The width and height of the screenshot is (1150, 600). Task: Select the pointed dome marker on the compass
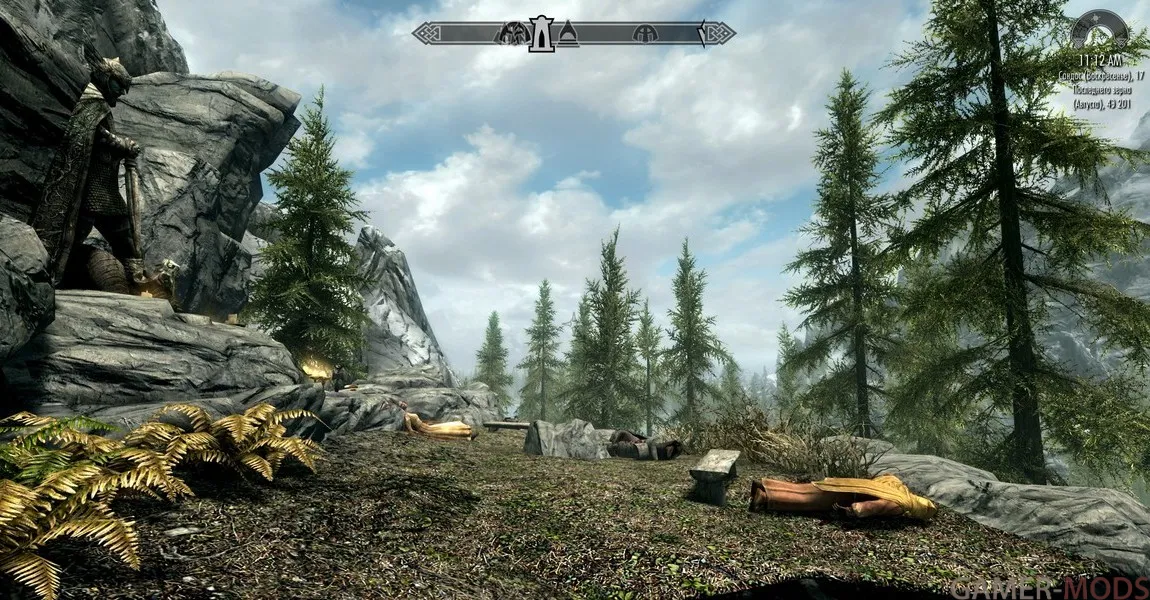[568, 34]
